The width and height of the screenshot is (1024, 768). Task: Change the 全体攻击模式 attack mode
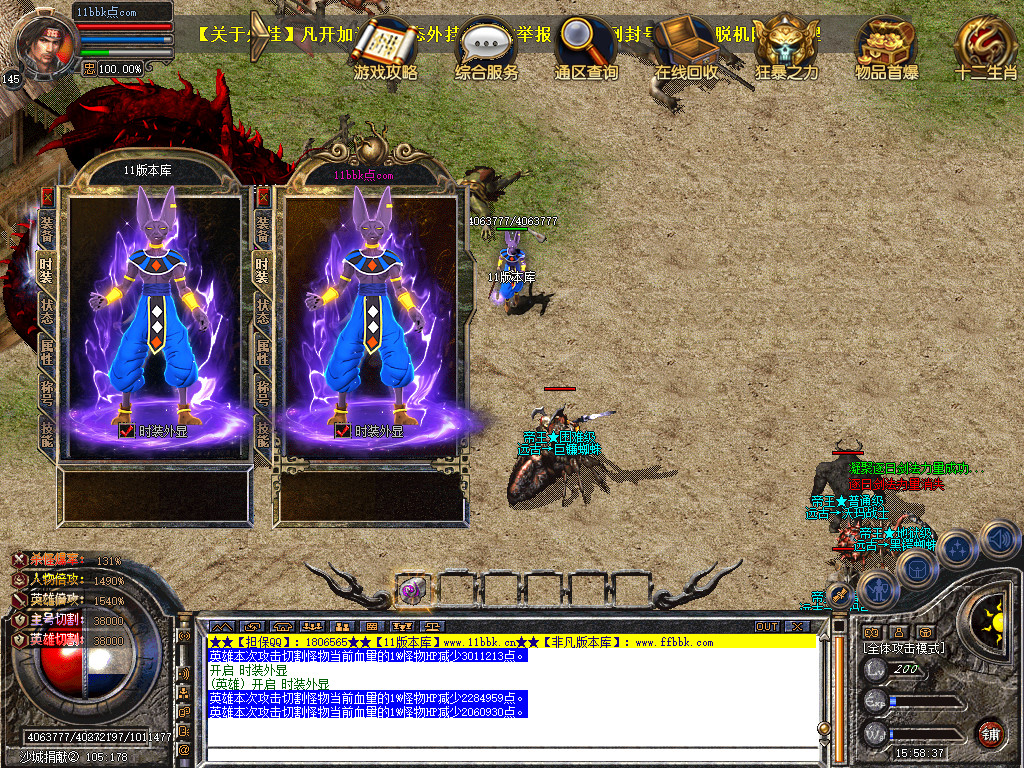(x=904, y=648)
